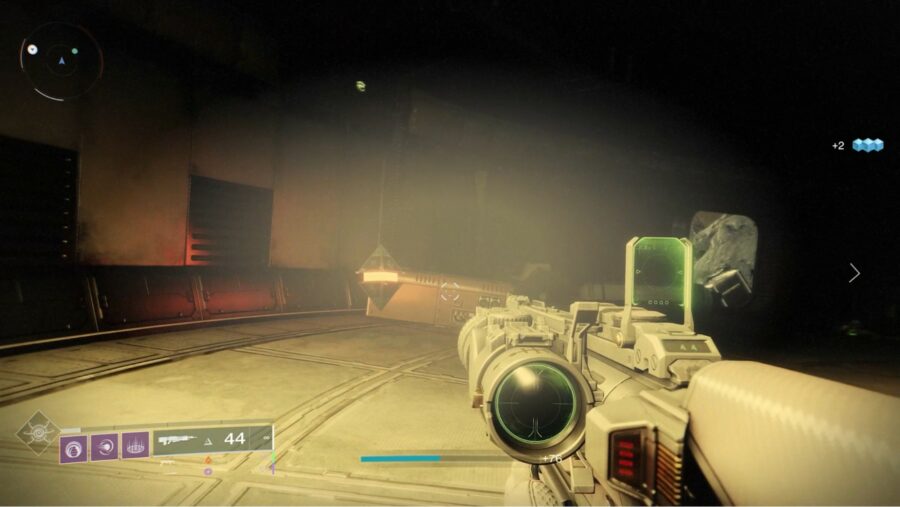The image size is (900, 507).
Task: Click the right-pointing chevron arrow
Action: [854, 272]
